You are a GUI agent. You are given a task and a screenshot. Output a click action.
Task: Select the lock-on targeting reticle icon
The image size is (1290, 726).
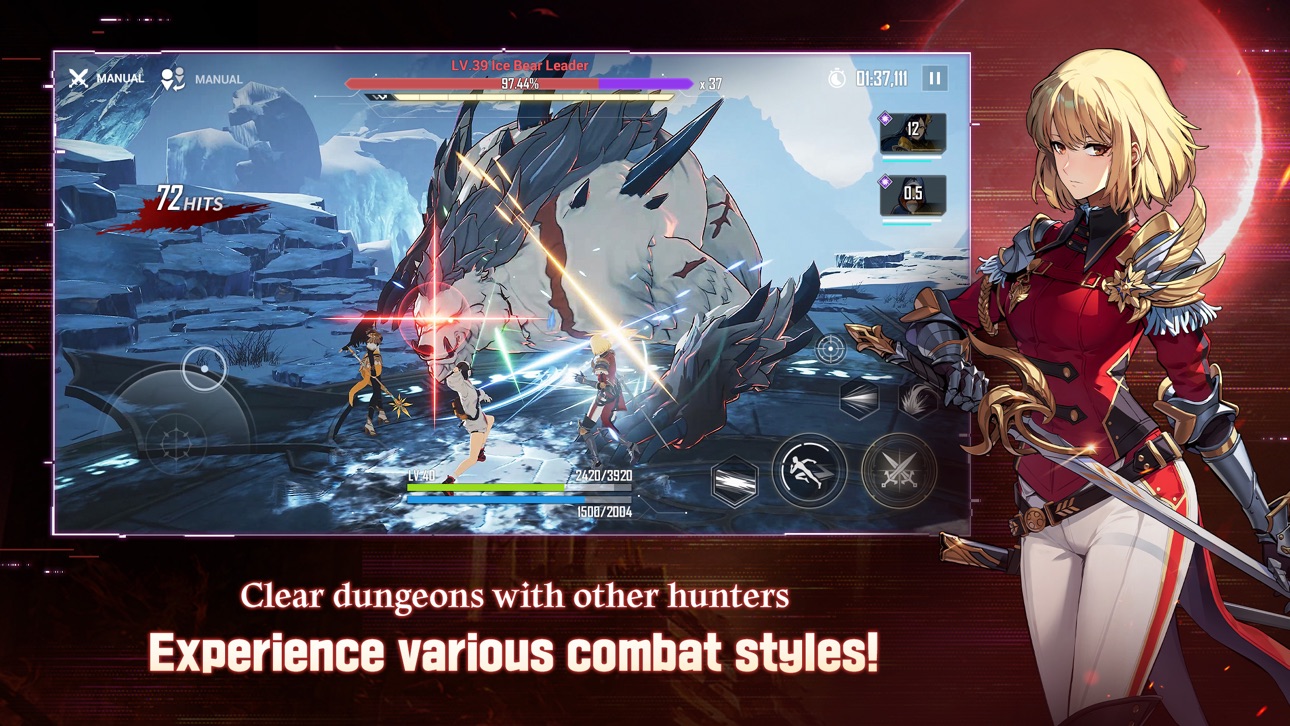pos(830,349)
